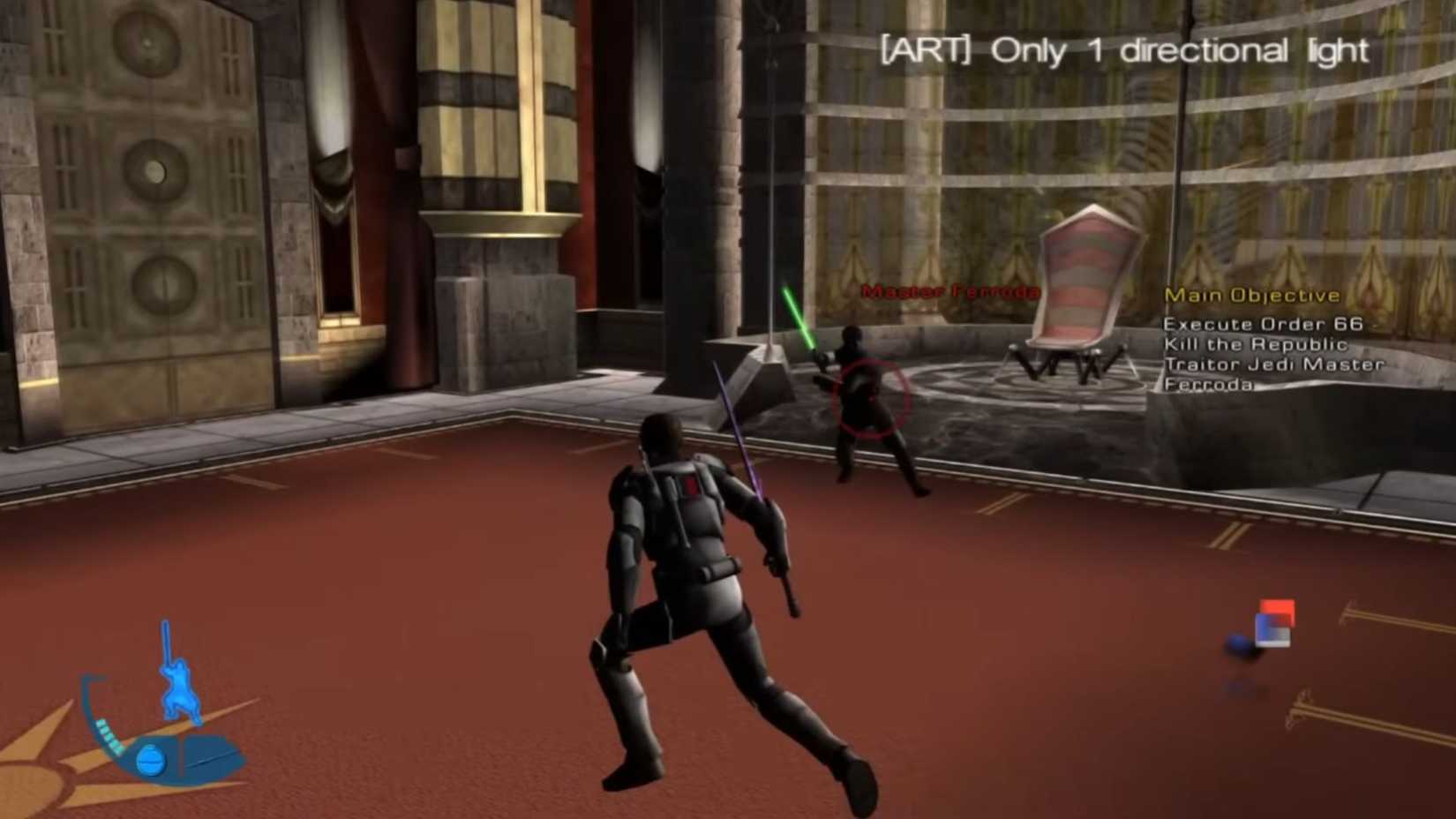Click the Master Ferroda name label
The height and width of the screenshot is (819, 1456).
point(950,289)
